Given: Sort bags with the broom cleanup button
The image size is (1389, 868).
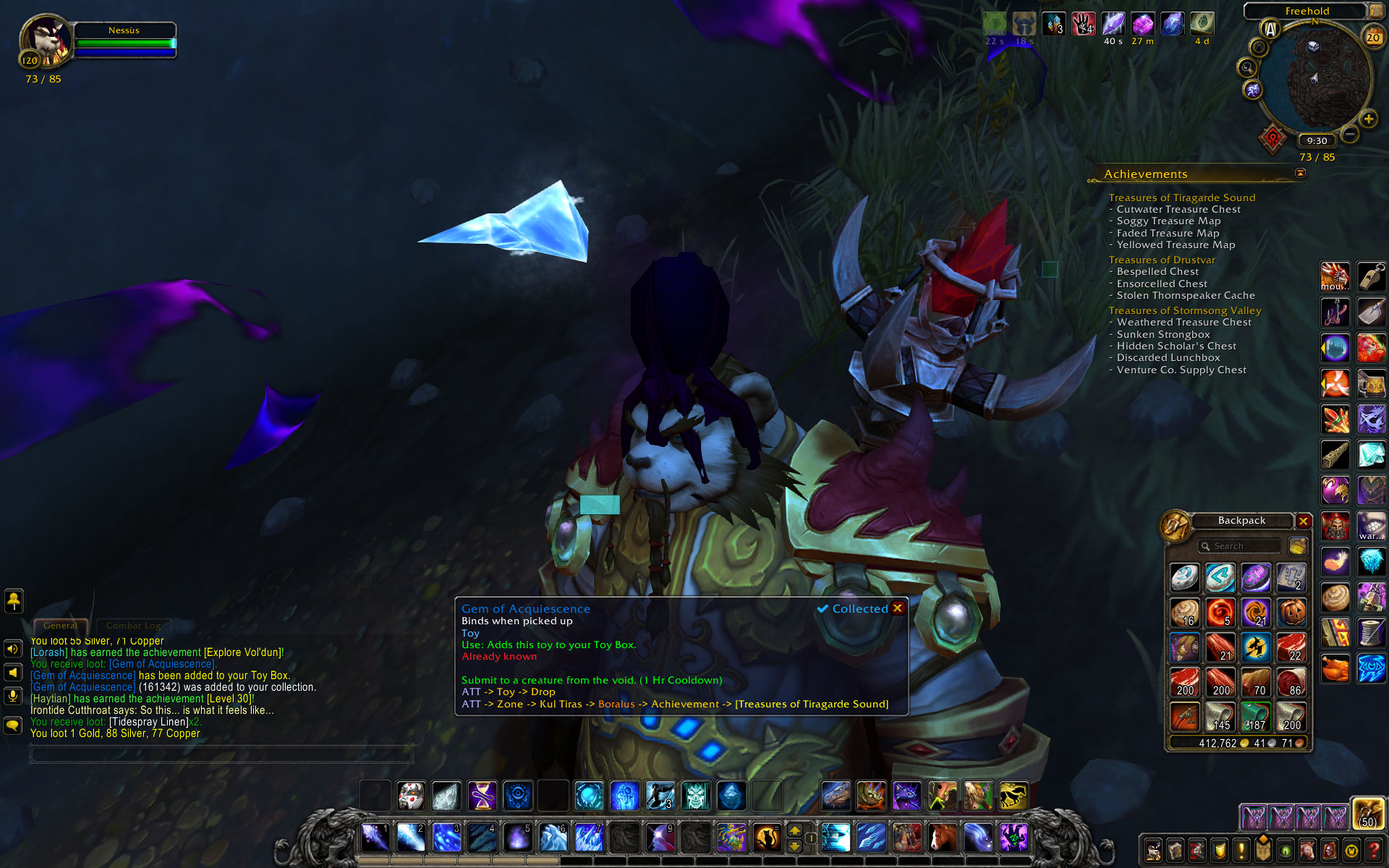Looking at the screenshot, I should click(x=1298, y=546).
